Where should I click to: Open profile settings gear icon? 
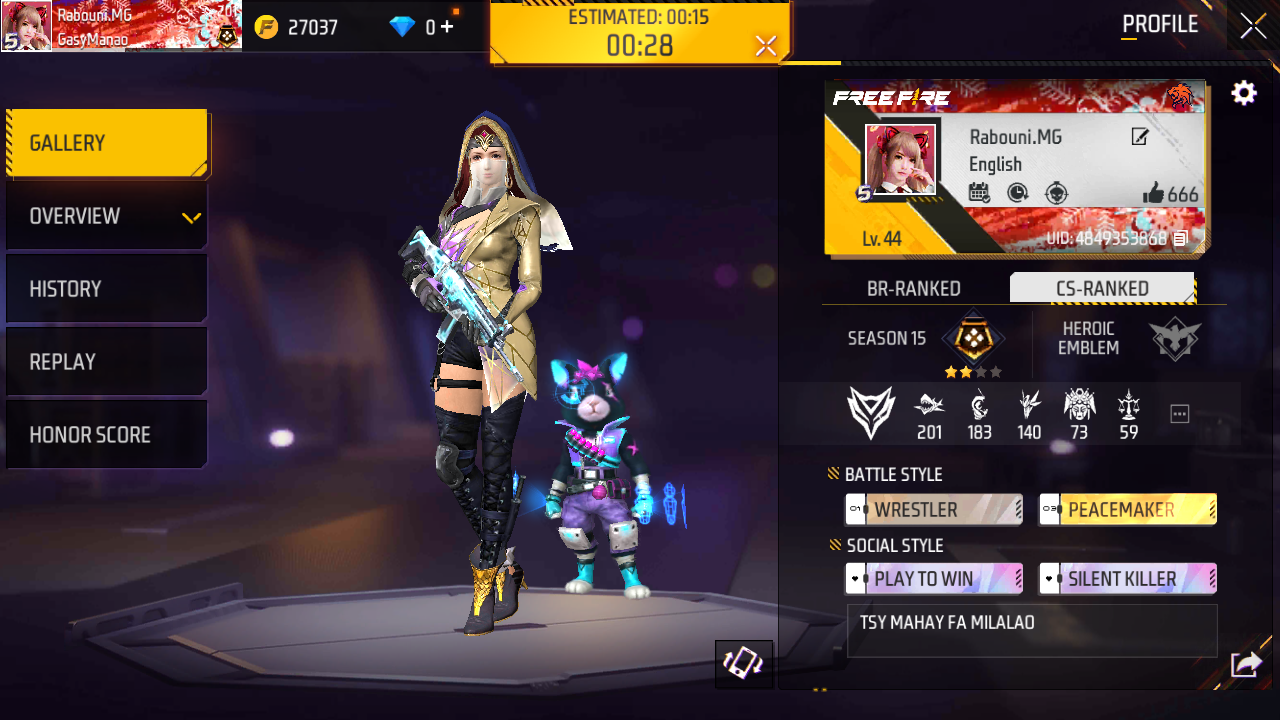[x=1244, y=94]
